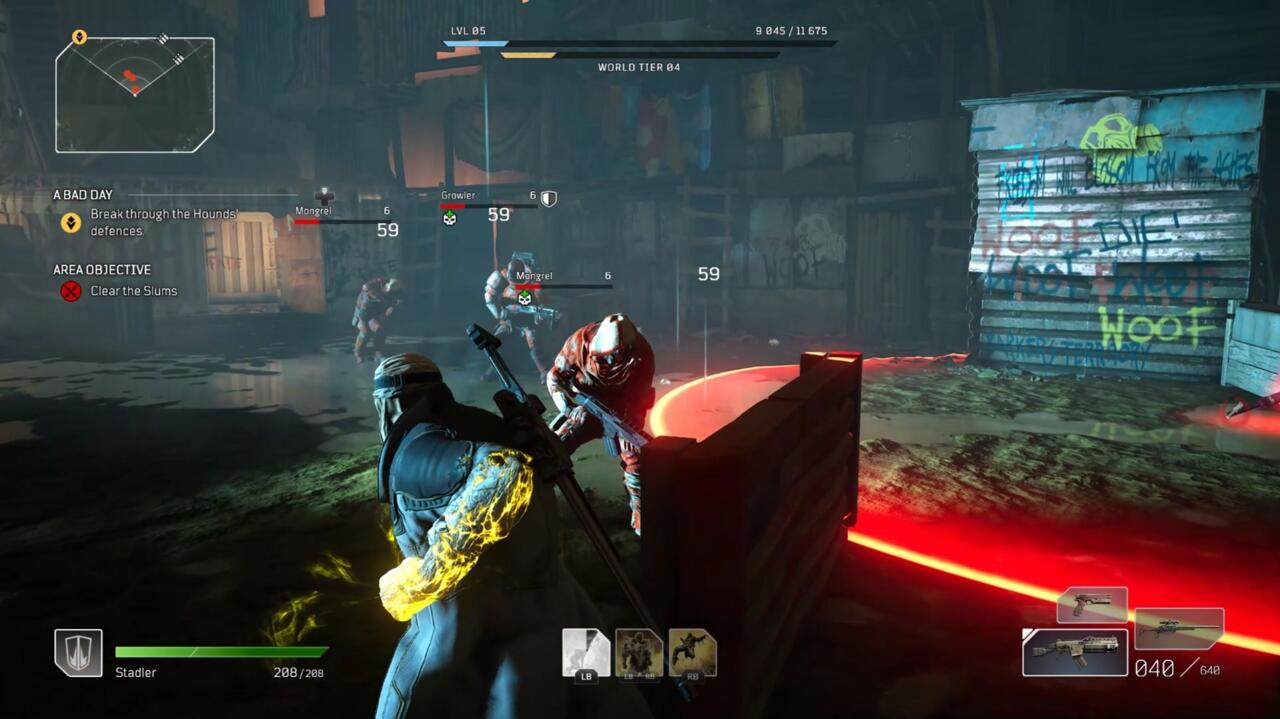
Task: Click the minimap radar panel
Action: tap(135, 95)
